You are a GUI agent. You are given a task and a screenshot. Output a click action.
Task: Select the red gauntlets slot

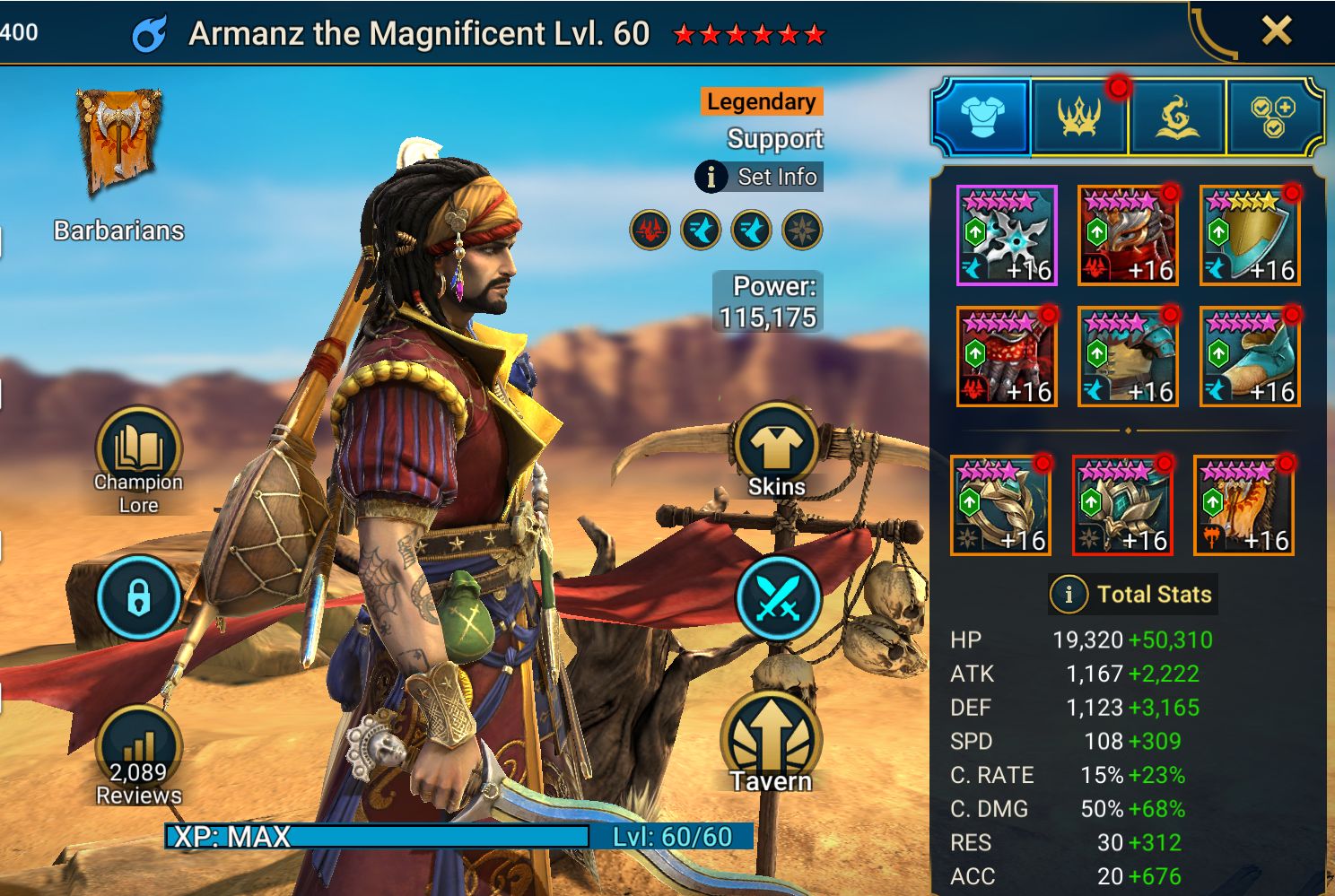click(x=1007, y=357)
